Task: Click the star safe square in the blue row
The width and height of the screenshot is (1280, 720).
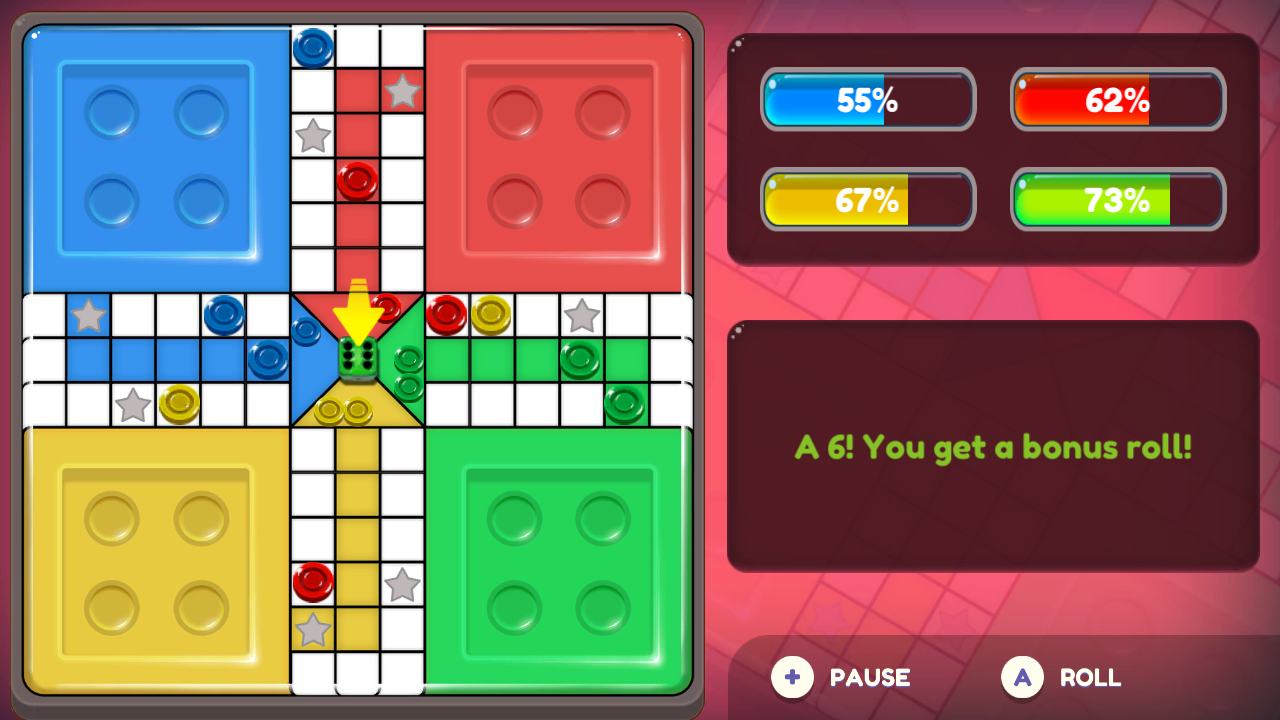Action: point(88,315)
